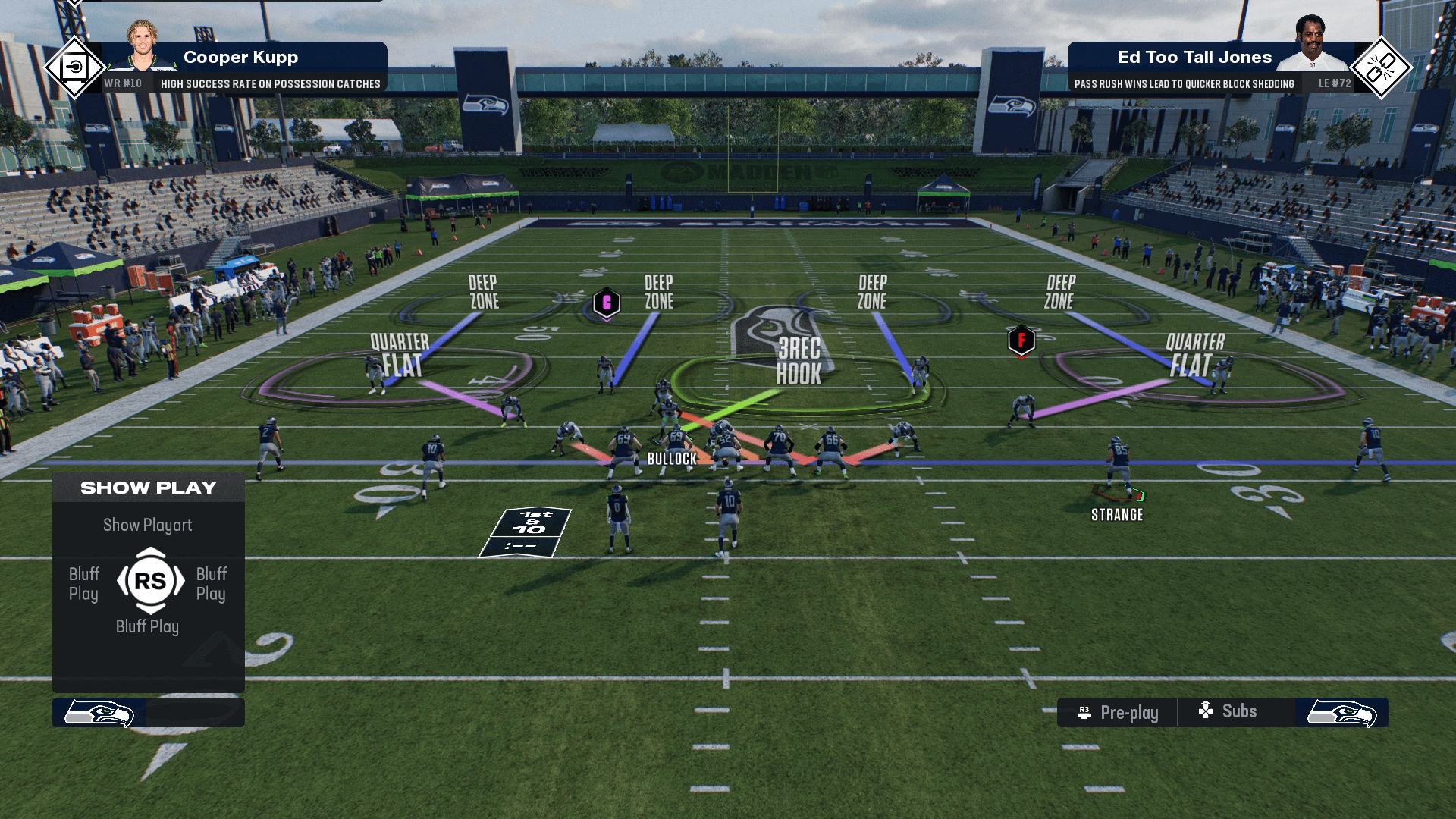Viewport: 1456px width, 819px height.
Task: Click the red F hexagon player marker
Action: click(1021, 340)
